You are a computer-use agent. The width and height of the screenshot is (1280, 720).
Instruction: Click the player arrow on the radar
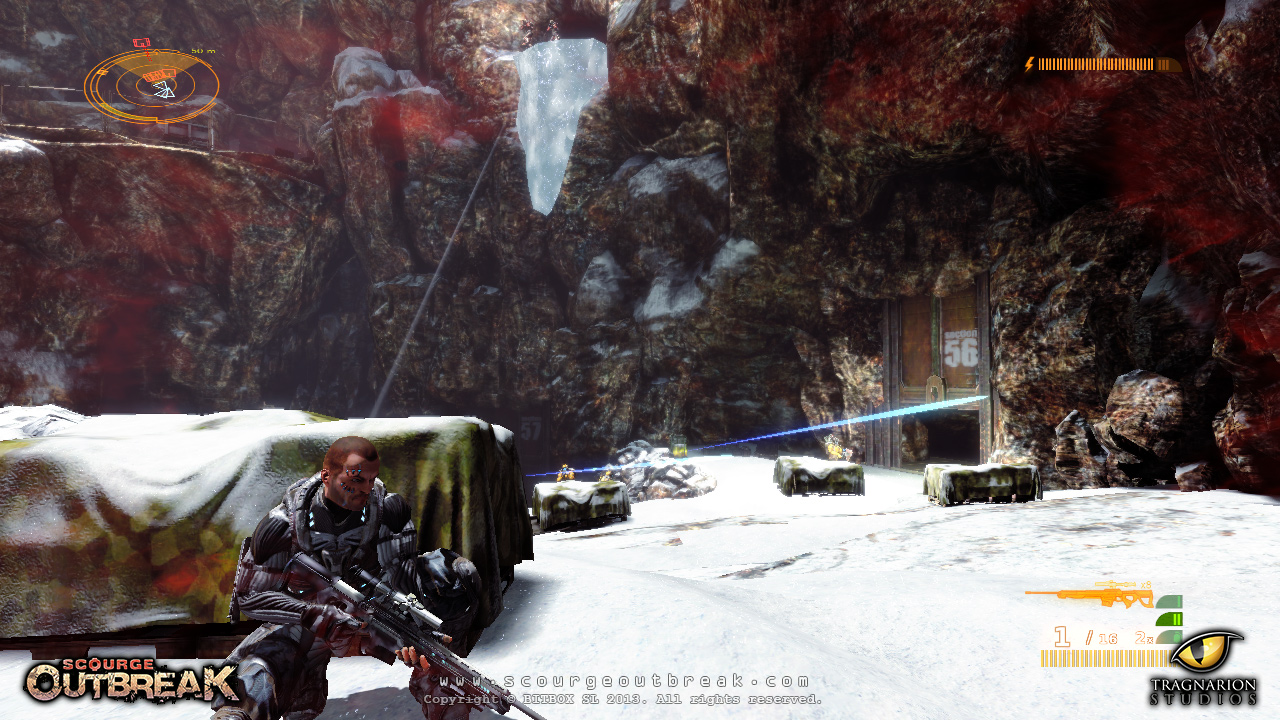pos(165,90)
